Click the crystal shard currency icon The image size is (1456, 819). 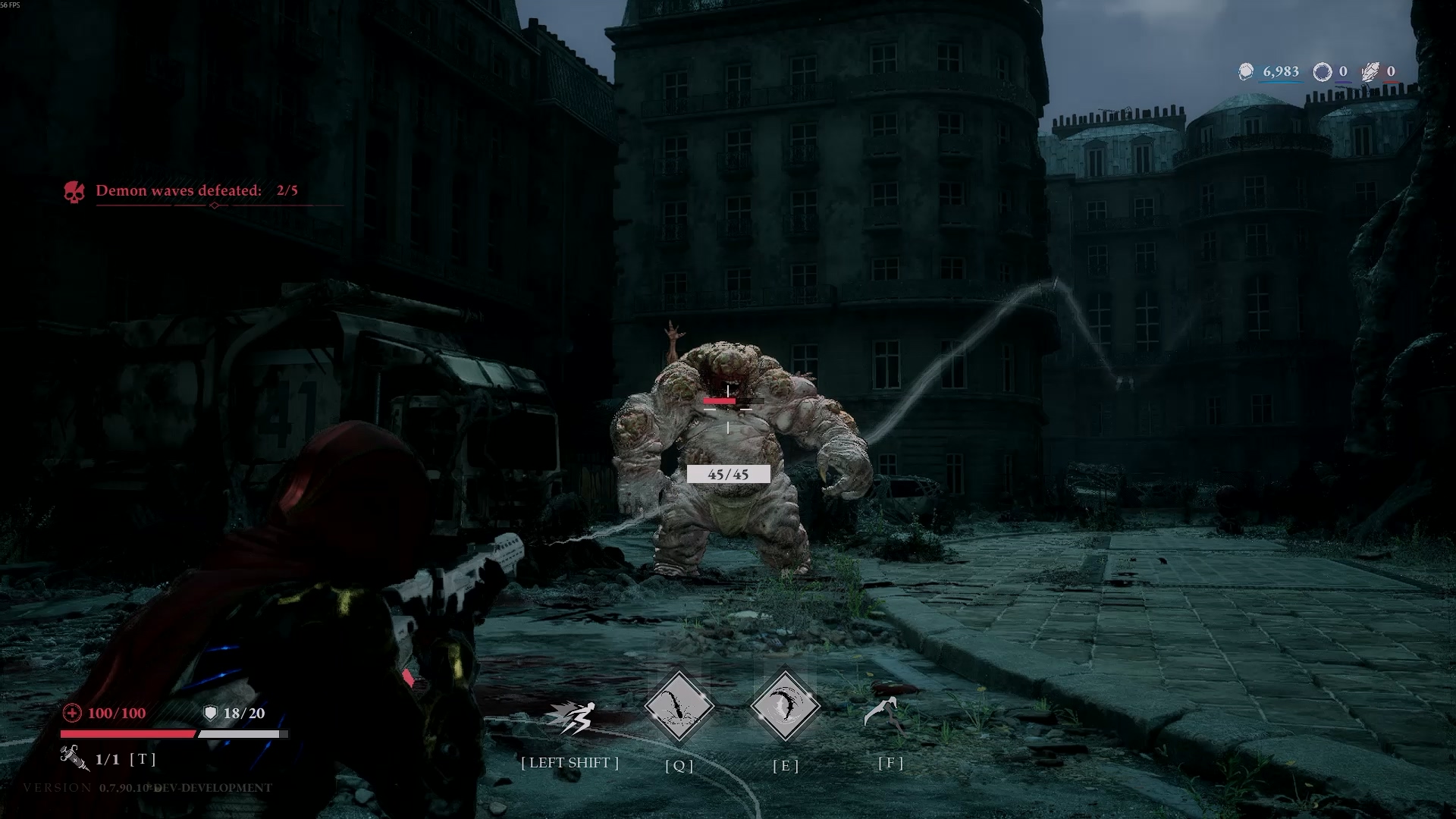1370,72
